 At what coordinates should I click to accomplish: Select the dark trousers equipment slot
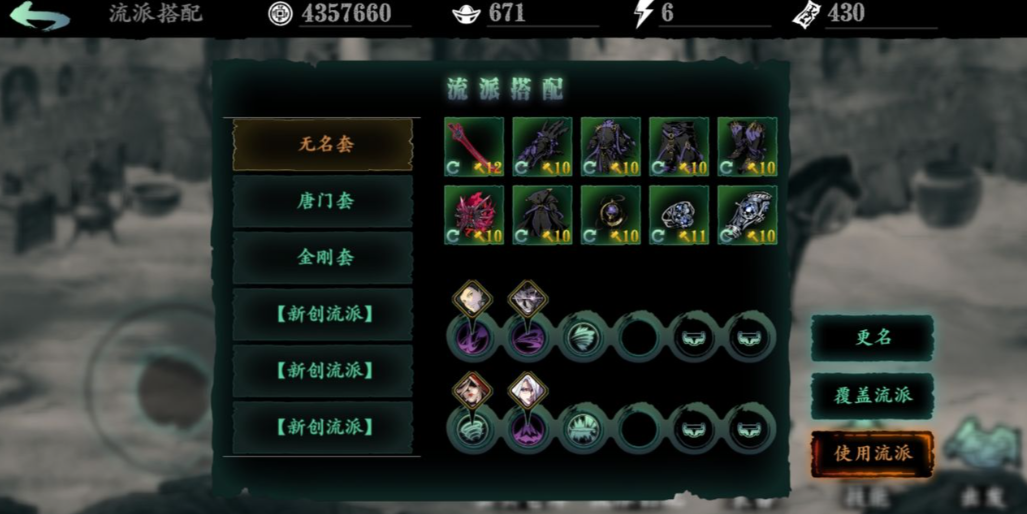678,147
